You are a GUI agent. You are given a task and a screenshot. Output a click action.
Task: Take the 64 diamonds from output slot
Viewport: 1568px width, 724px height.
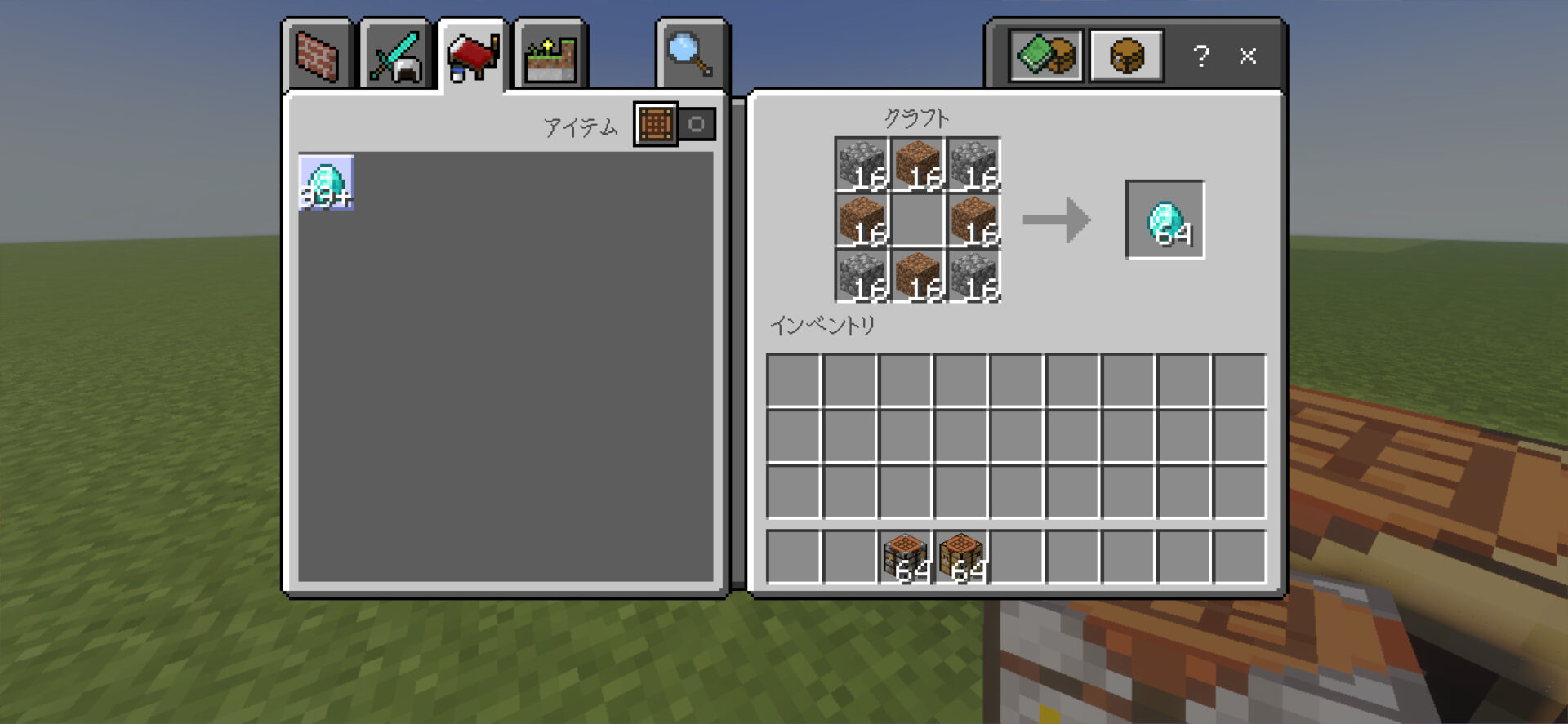(x=1165, y=220)
